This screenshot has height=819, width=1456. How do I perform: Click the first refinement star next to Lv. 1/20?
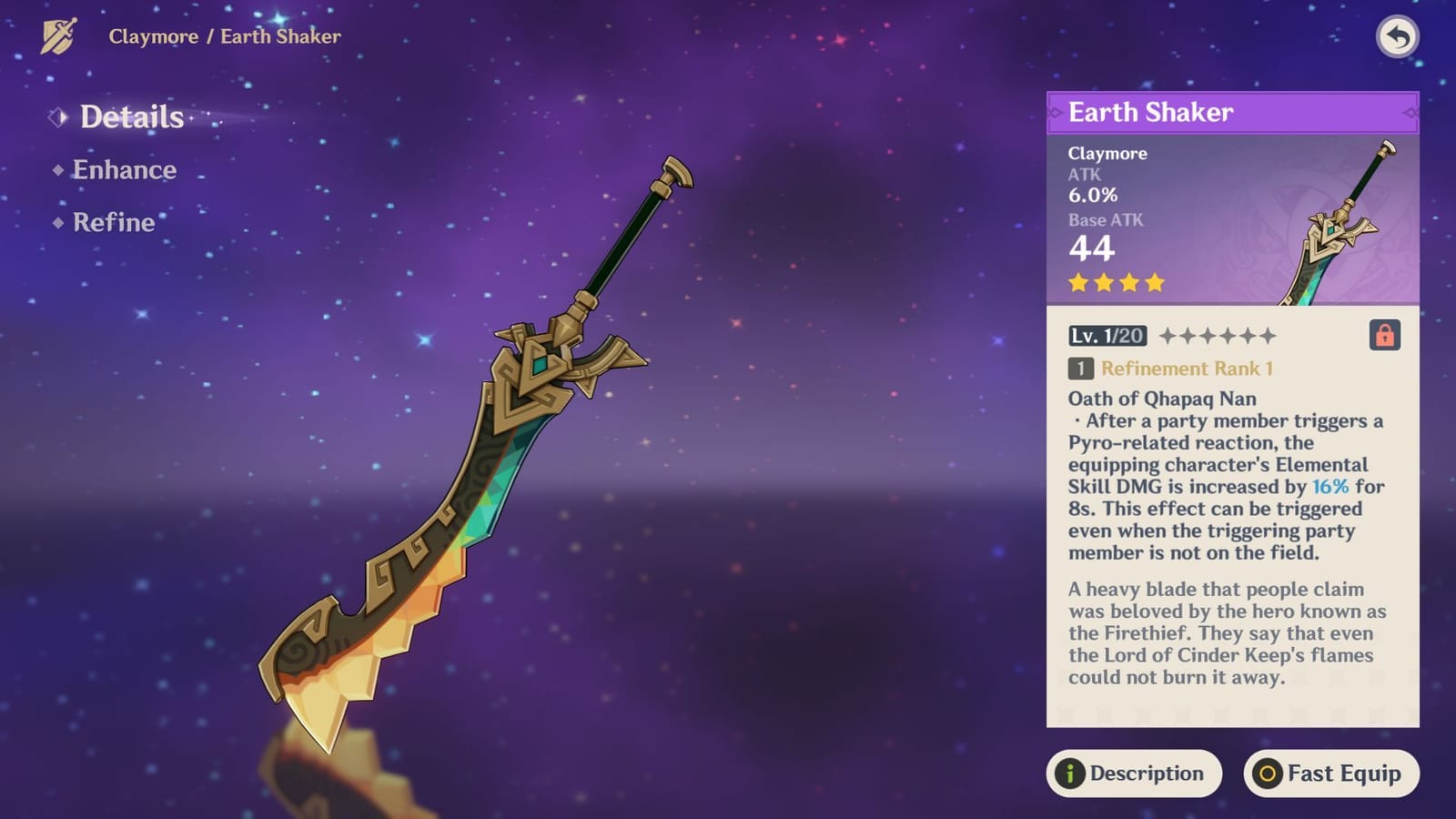tap(1168, 336)
